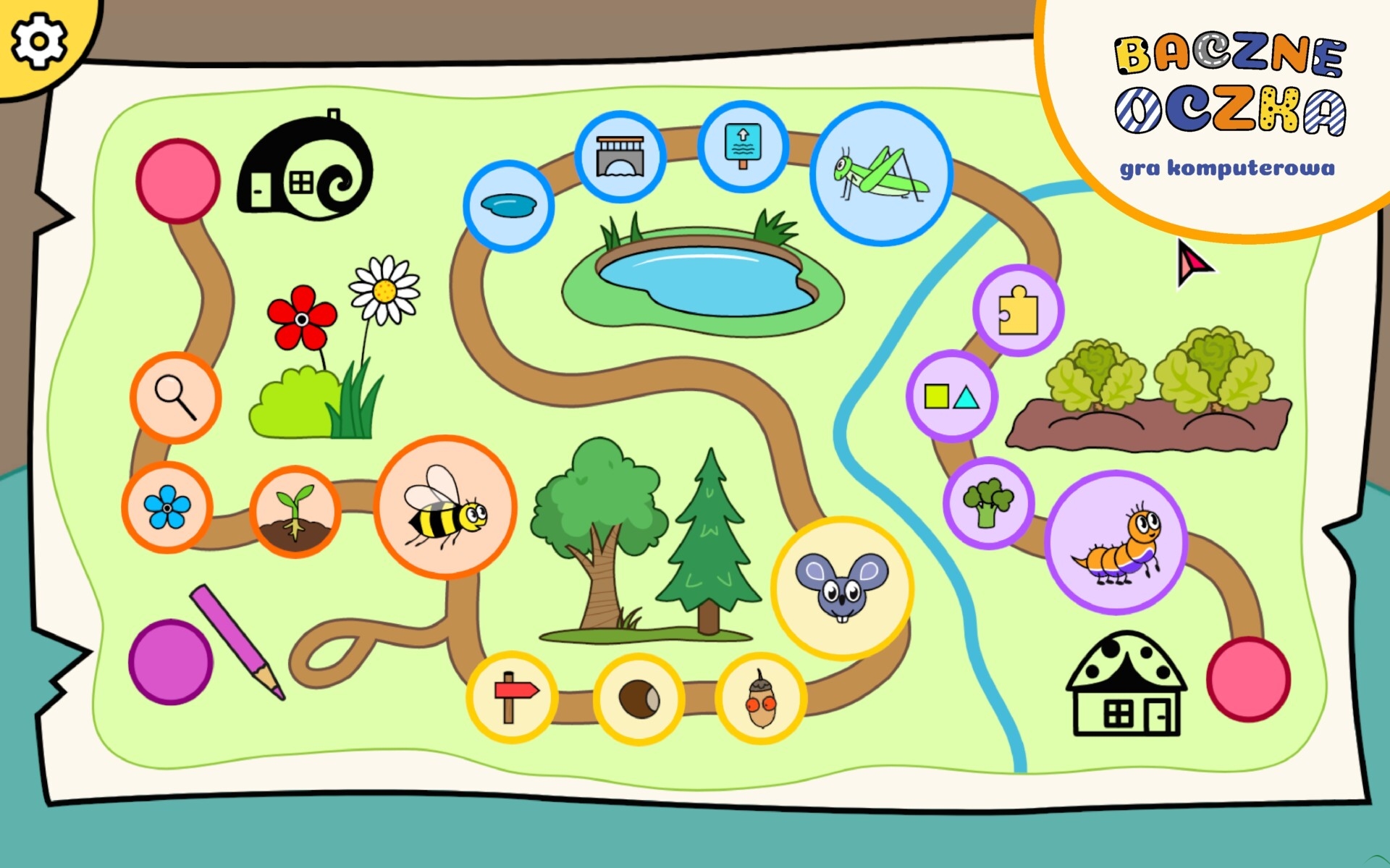
Task: Select the red signpost level
Action: [x=512, y=697]
